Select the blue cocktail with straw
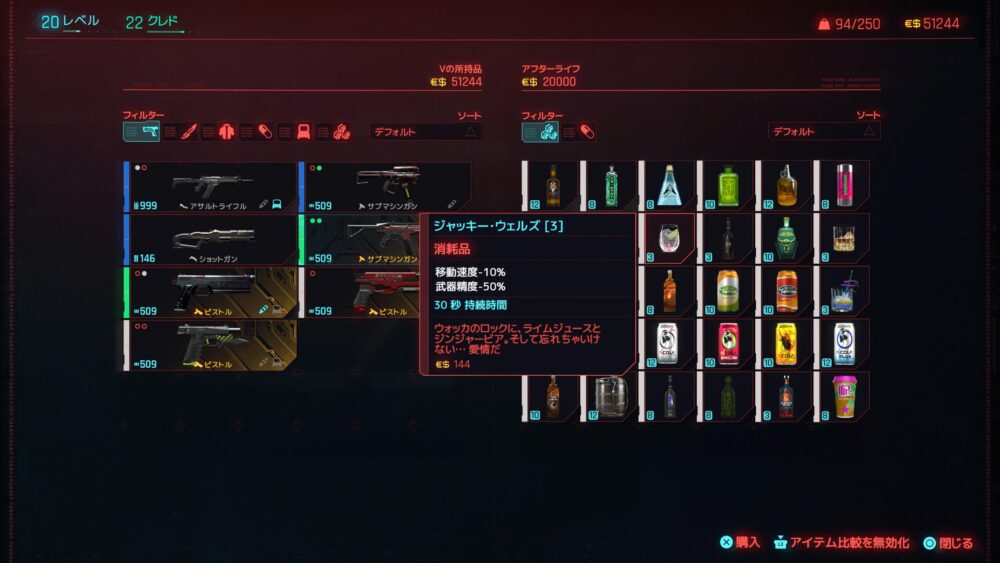1000x563 pixels. click(844, 291)
